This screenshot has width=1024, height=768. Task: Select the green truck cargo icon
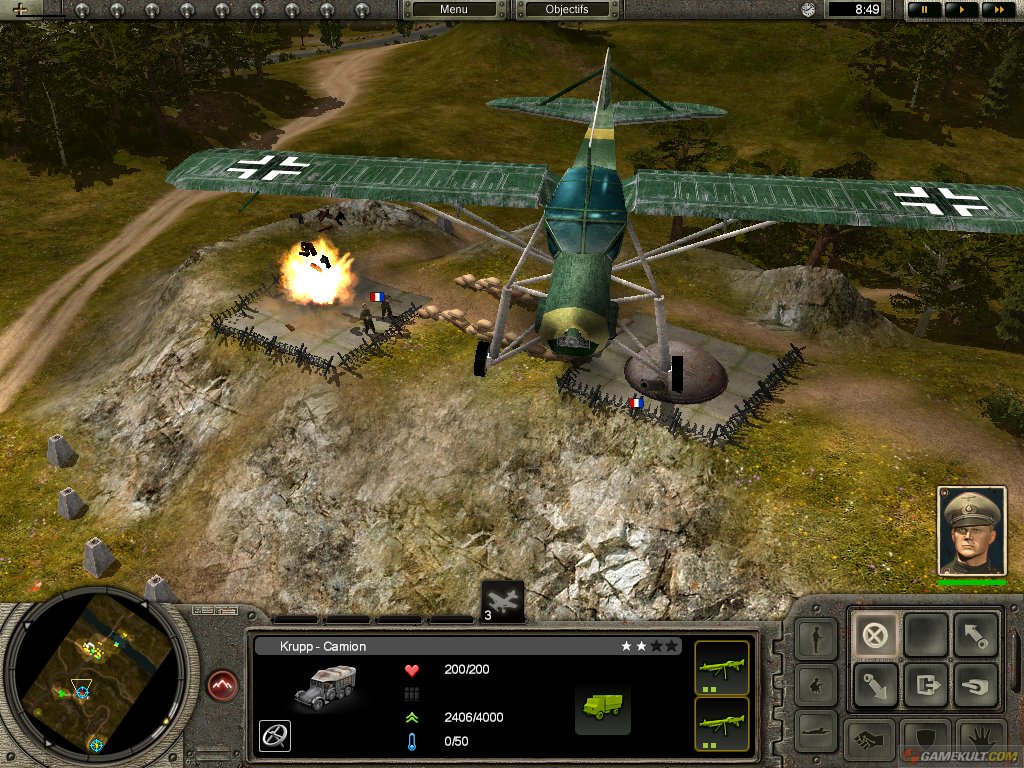[x=602, y=705]
